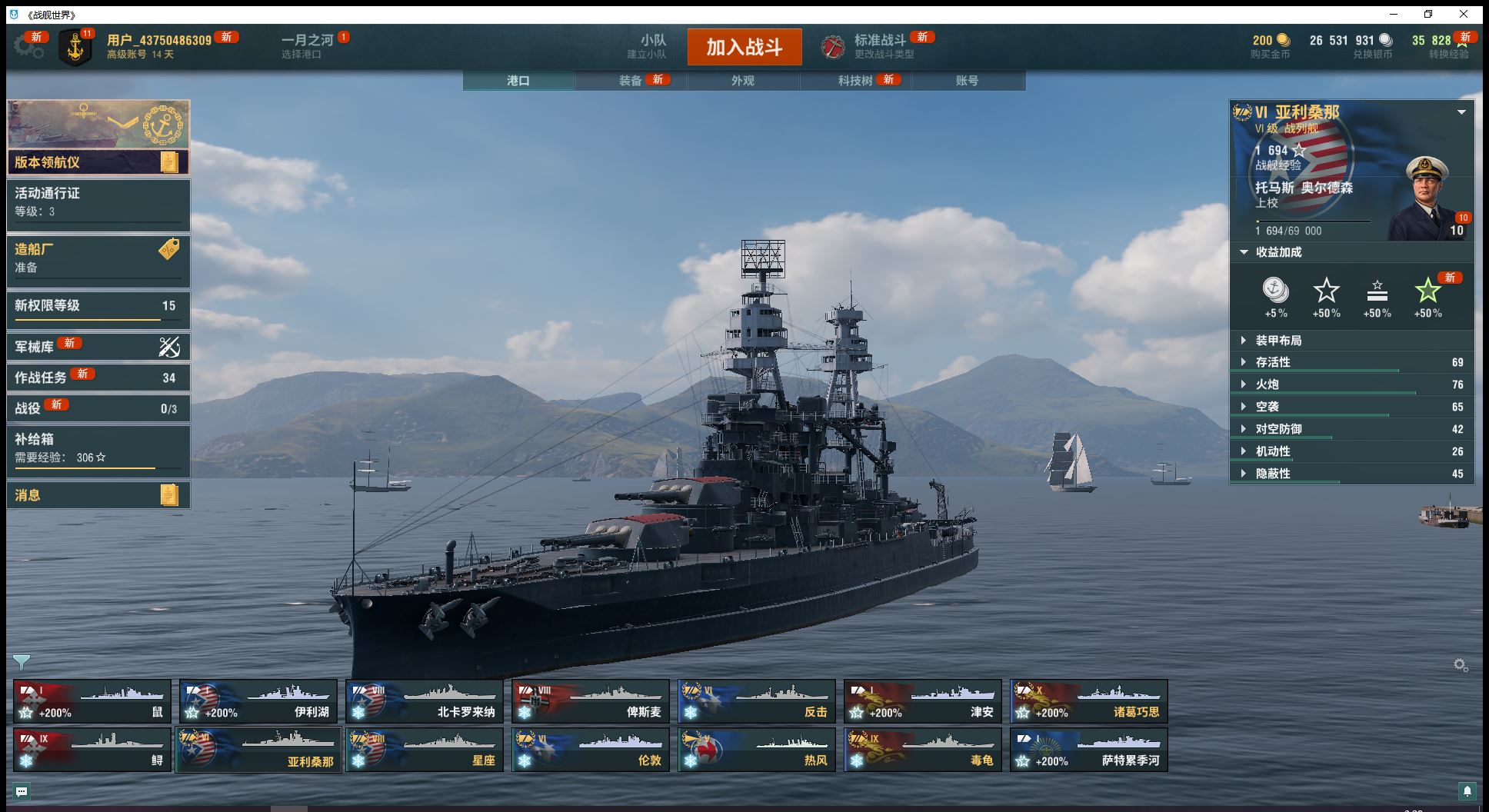
Task: Open the 活动通行证 panel
Action: tap(98, 203)
